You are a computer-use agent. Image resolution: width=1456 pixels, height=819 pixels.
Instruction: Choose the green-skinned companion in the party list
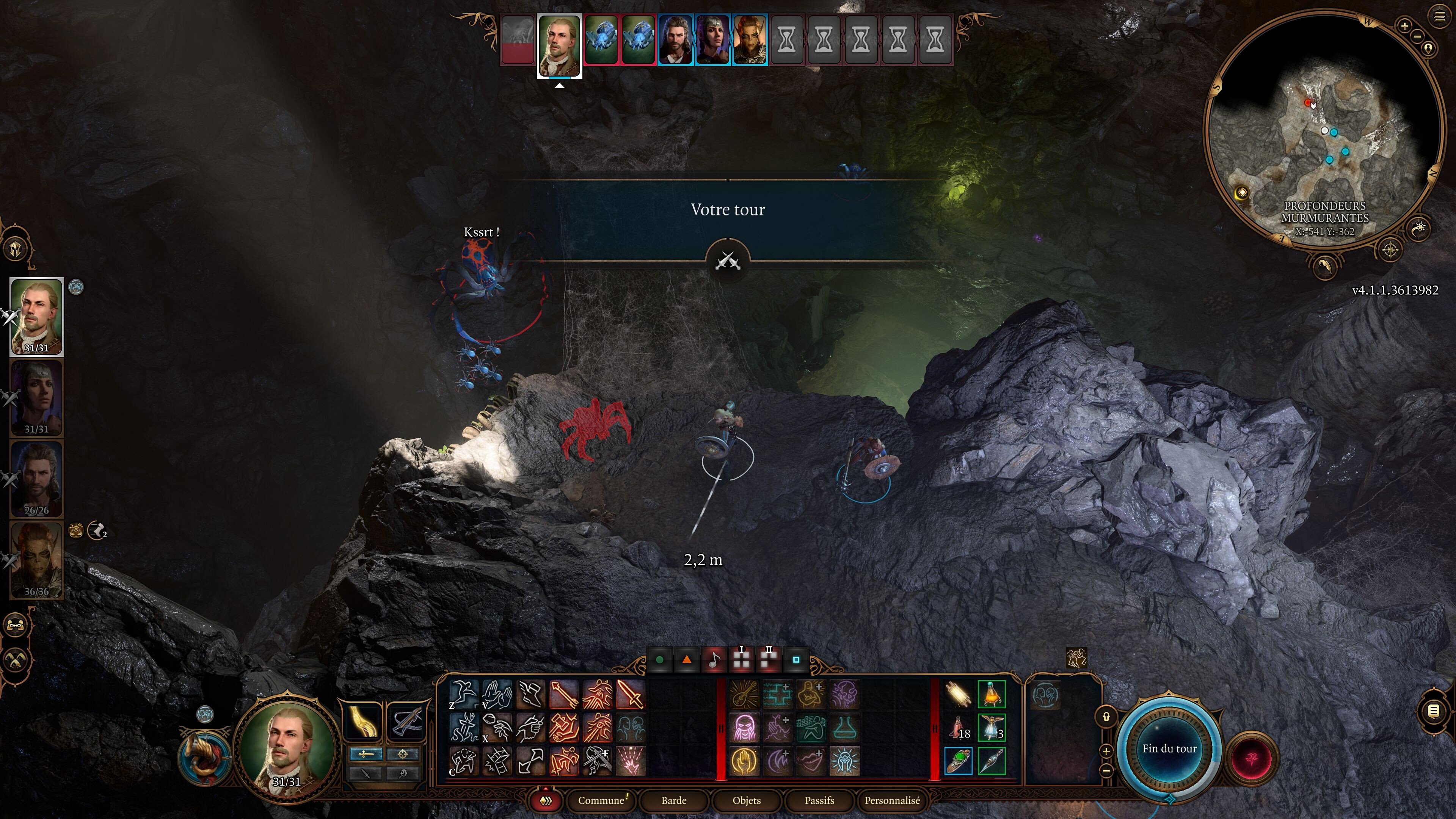click(x=37, y=560)
